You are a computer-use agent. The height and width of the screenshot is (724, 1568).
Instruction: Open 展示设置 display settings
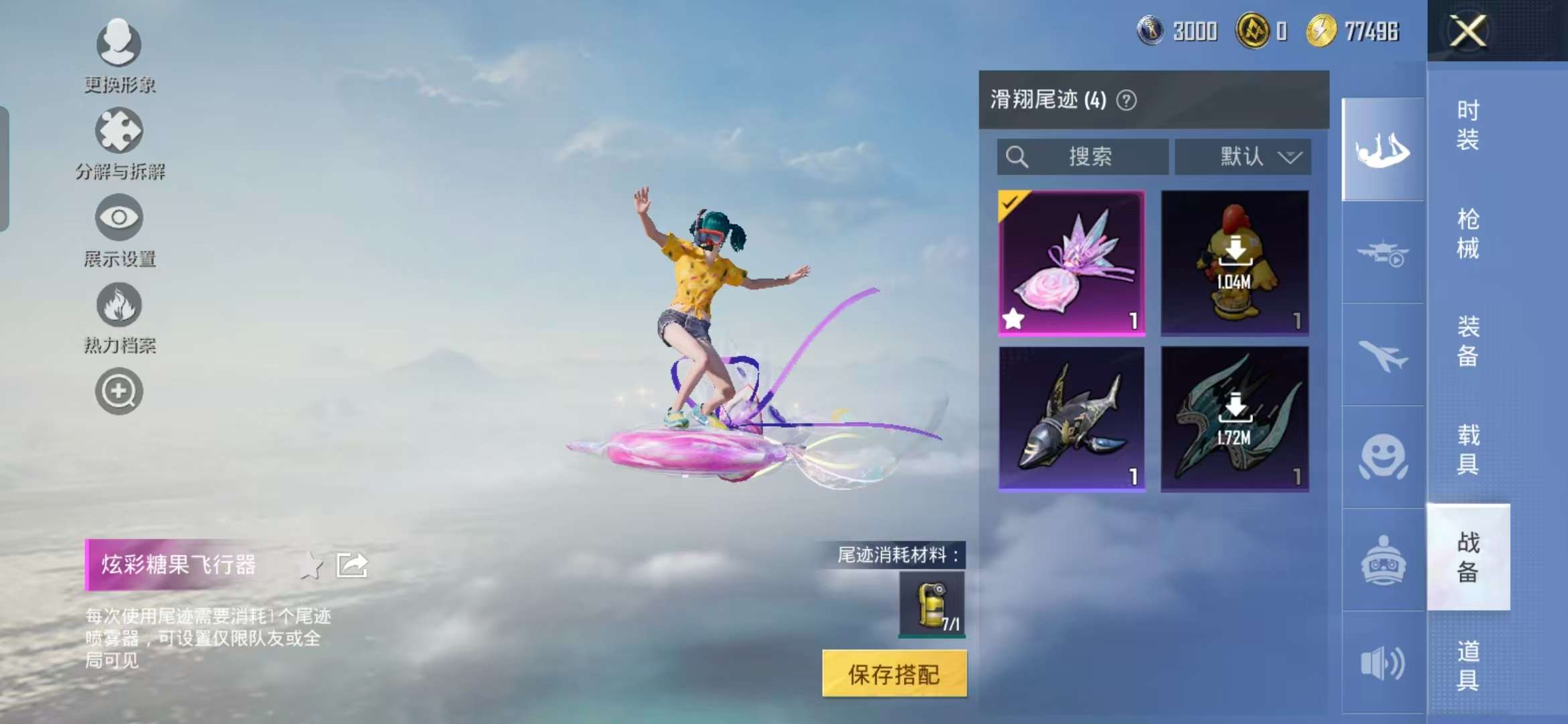click(119, 229)
